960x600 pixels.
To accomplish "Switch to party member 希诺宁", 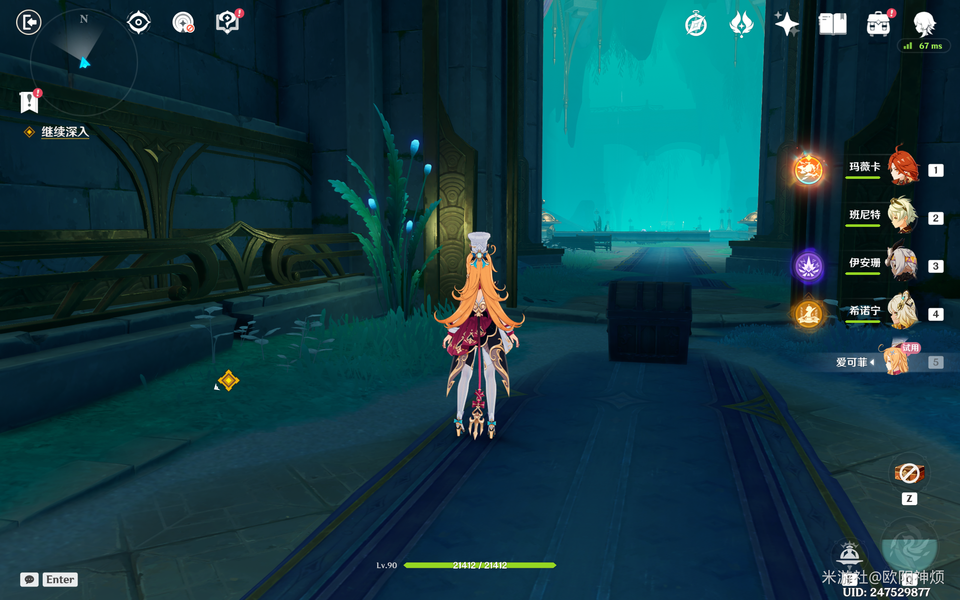I will 900,313.
